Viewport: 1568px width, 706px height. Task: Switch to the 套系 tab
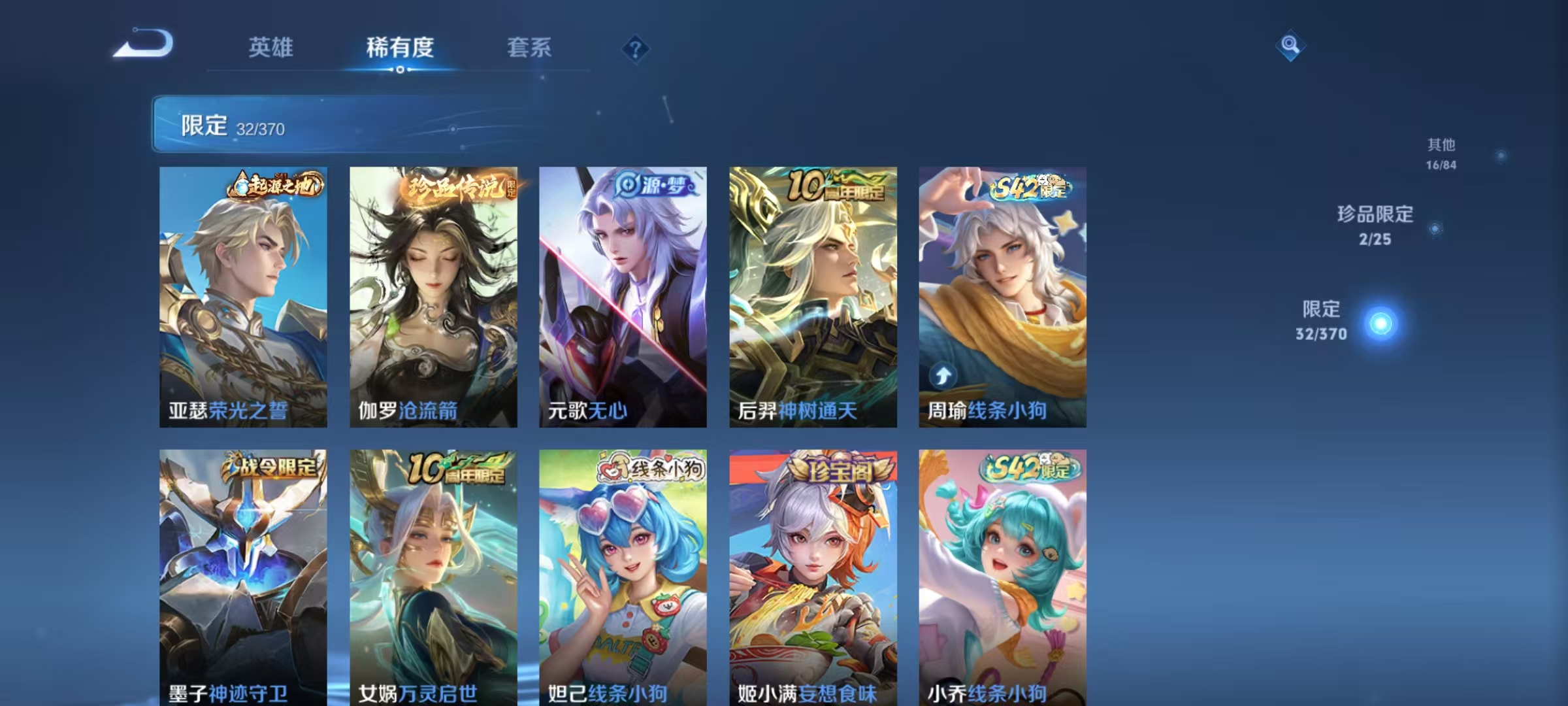click(x=529, y=48)
